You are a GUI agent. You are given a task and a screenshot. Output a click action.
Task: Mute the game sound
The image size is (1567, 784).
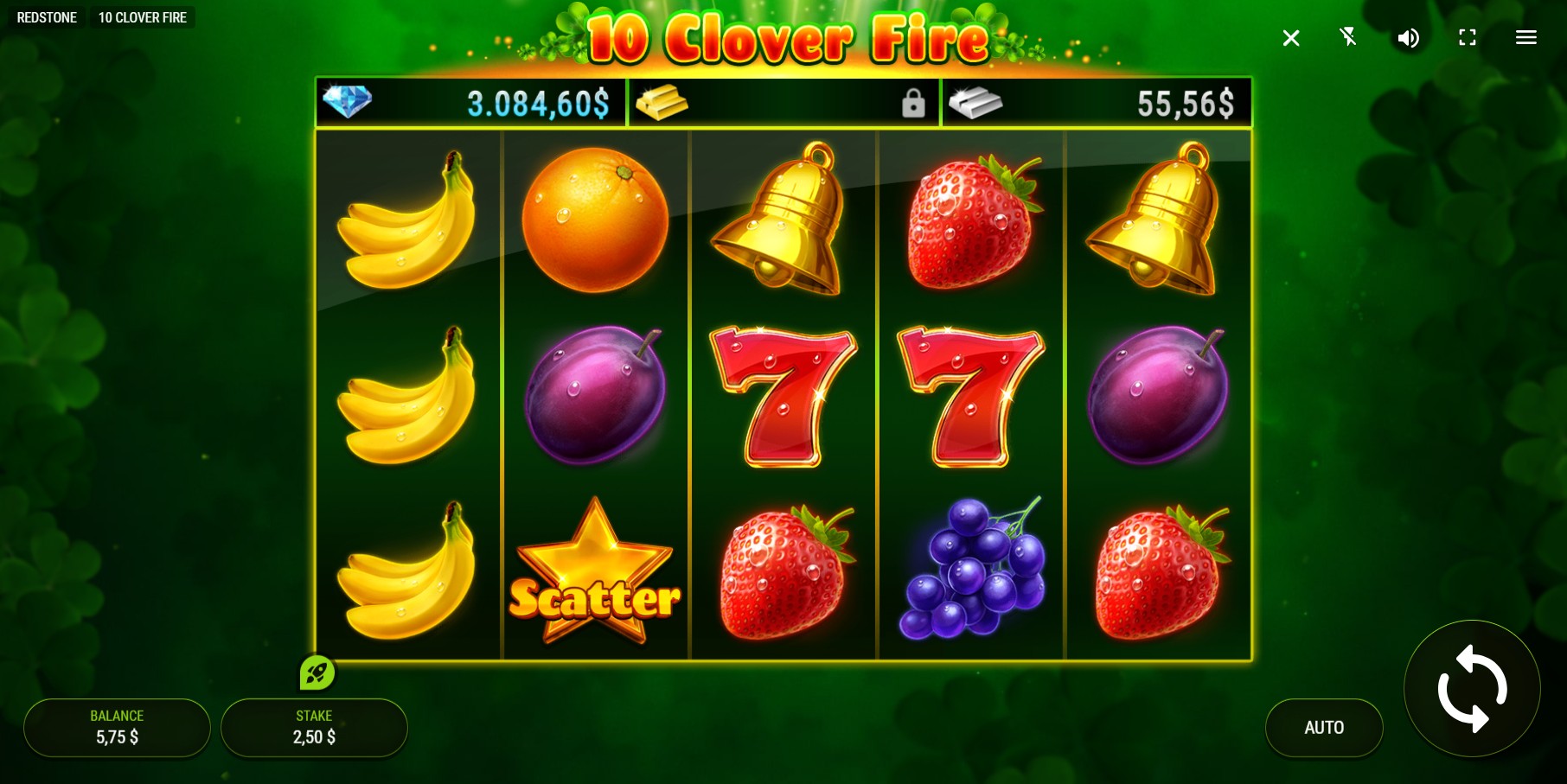tap(1408, 38)
